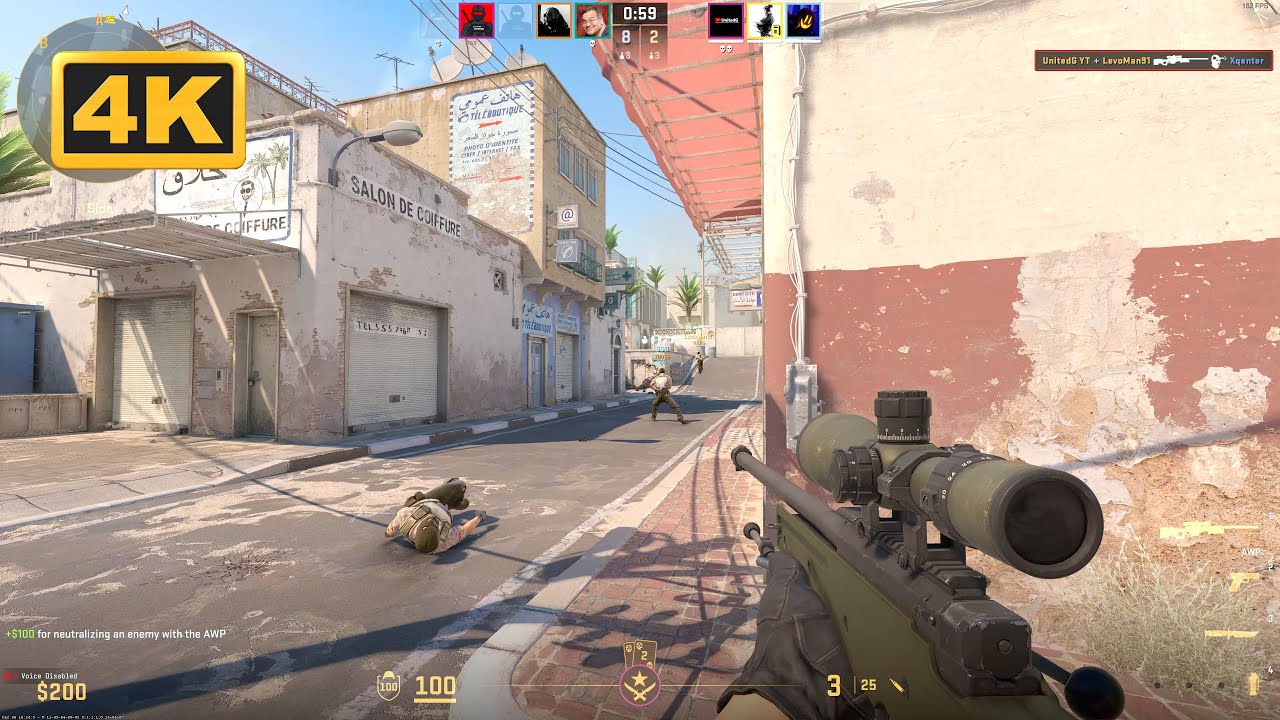Select the purple UnitedG player avatar
This screenshot has height=720, width=1280.
click(x=727, y=22)
